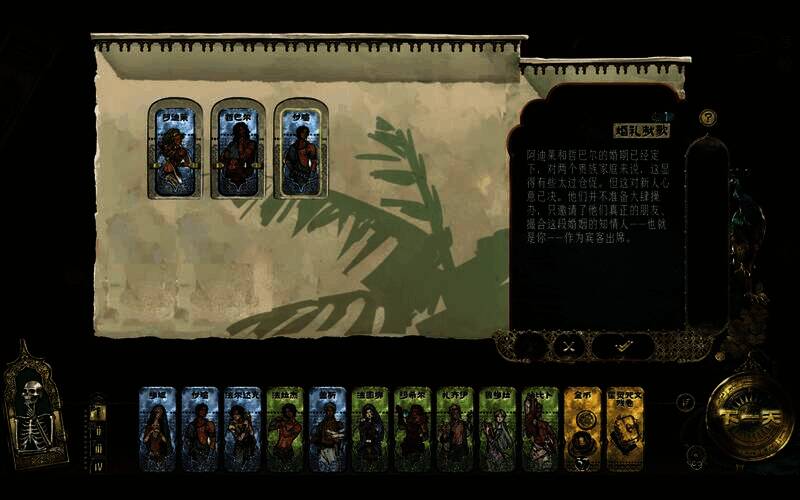Select the 阿迪莱 card in the event slot
The image size is (800, 500).
(175, 149)
